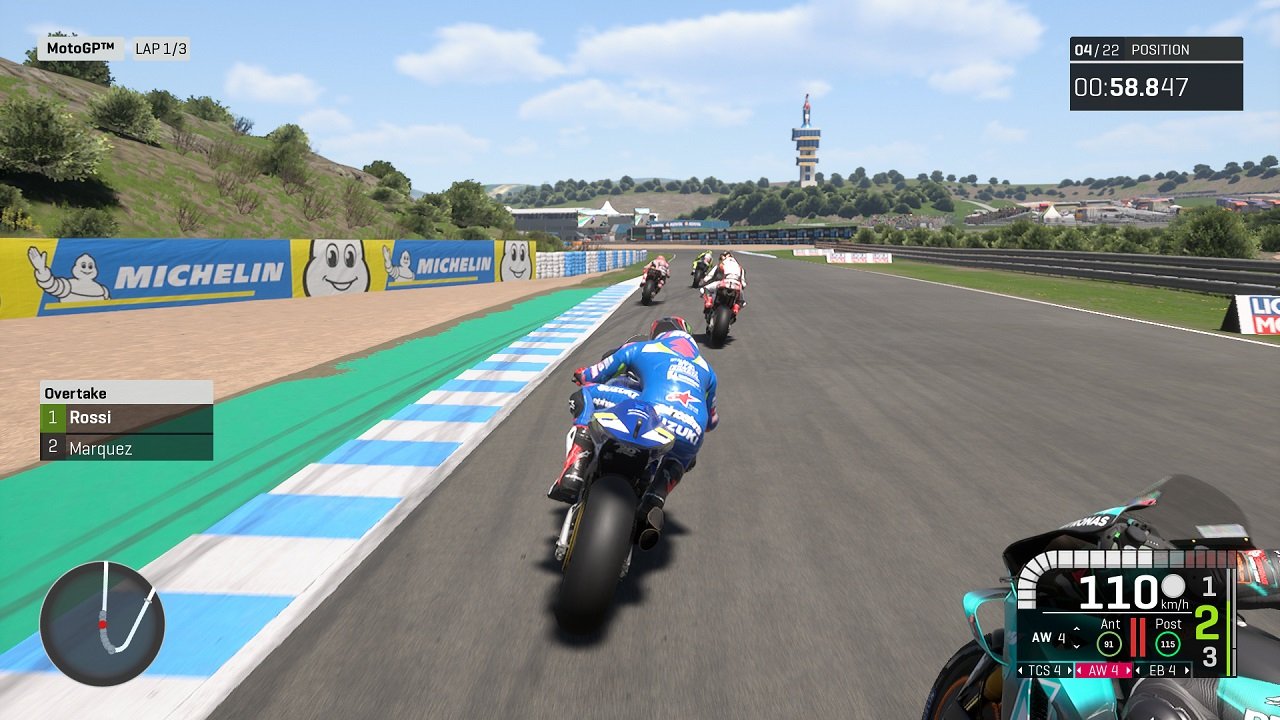The height and width of the screenshot is (720, 1280).
Task: Click the Ant front tyre temperature gauge
Action: [x=1109, y=644]
